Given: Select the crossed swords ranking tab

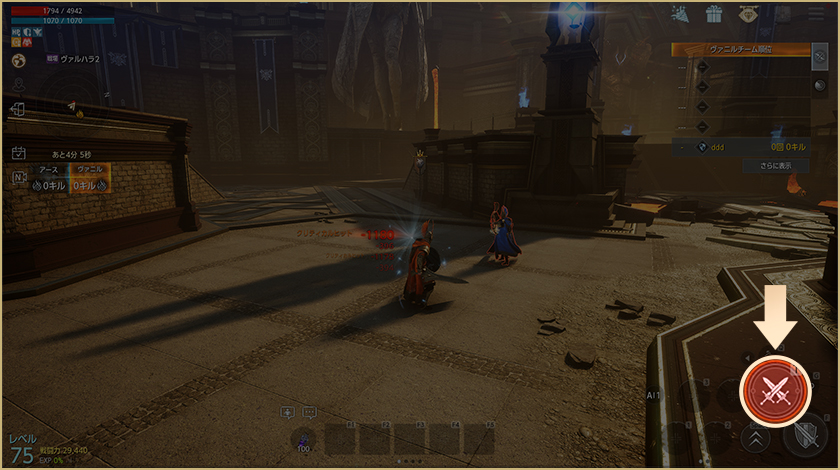Looking at the screenshot, I should click(x=820, y=56).
